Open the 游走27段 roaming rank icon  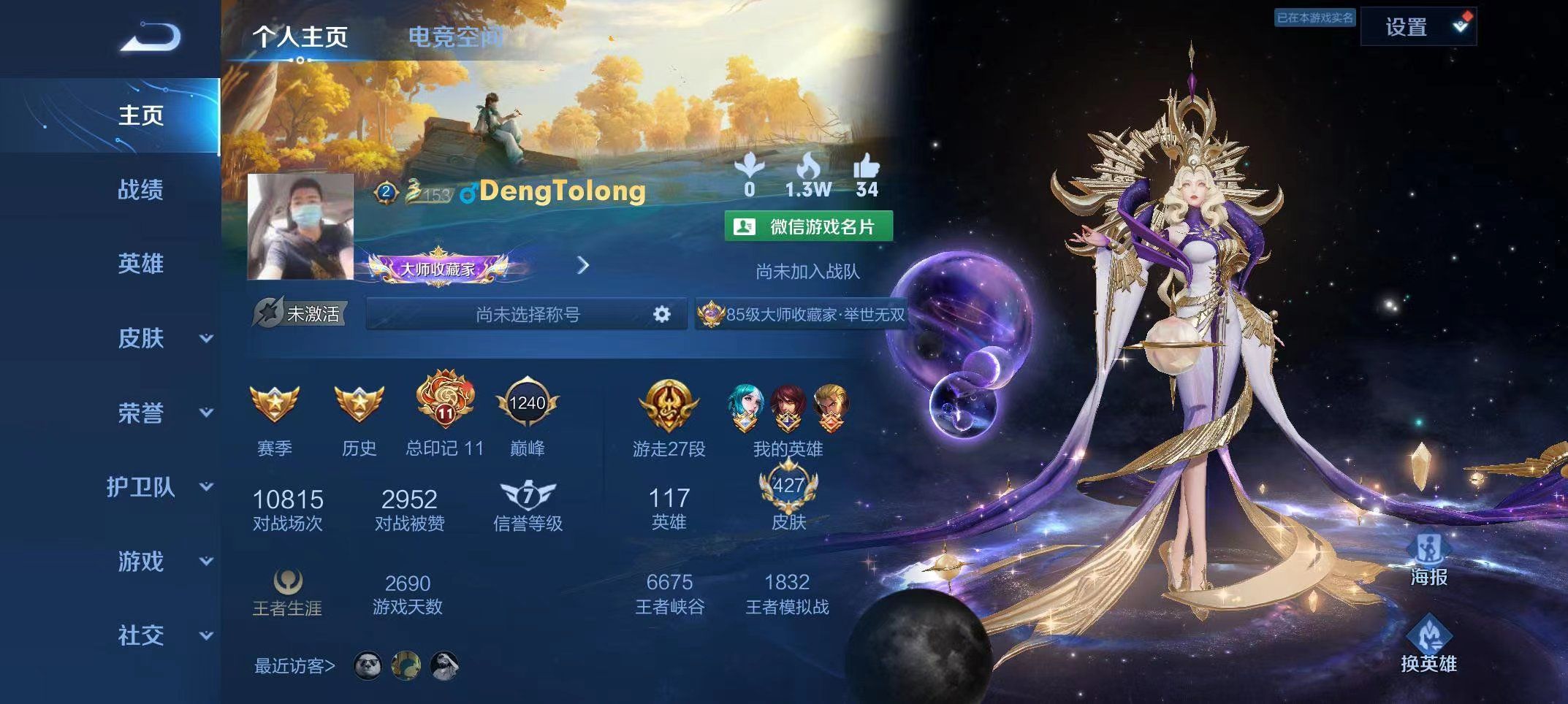point(668,405)
